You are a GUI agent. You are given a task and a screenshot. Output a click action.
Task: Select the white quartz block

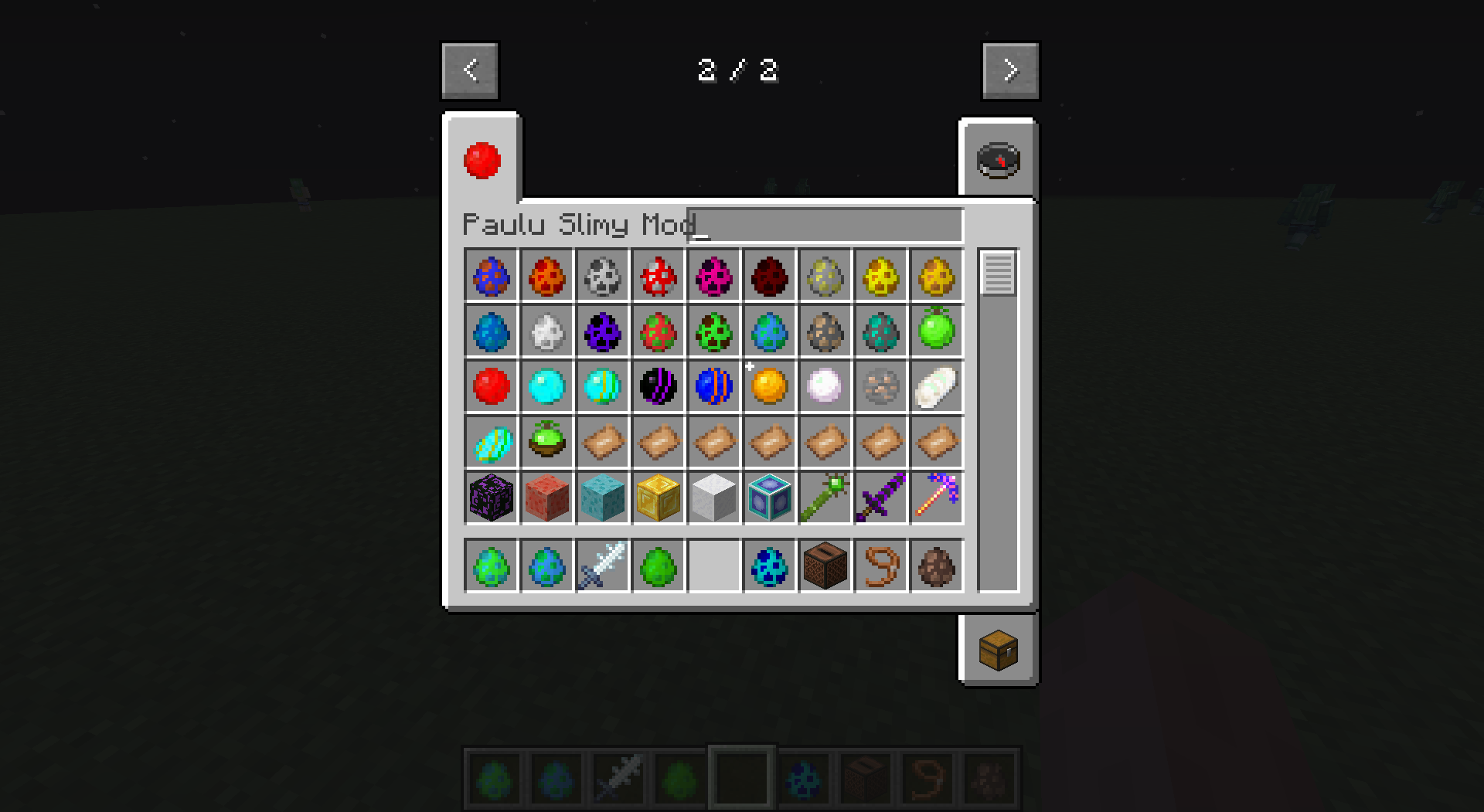[x=713, y=497]
